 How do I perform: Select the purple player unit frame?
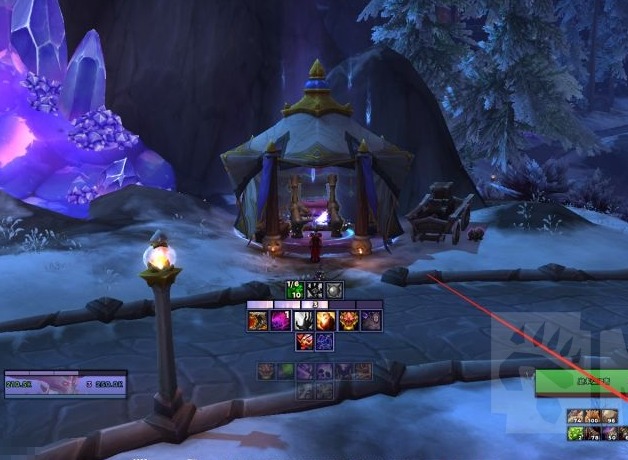pos(65,383)
